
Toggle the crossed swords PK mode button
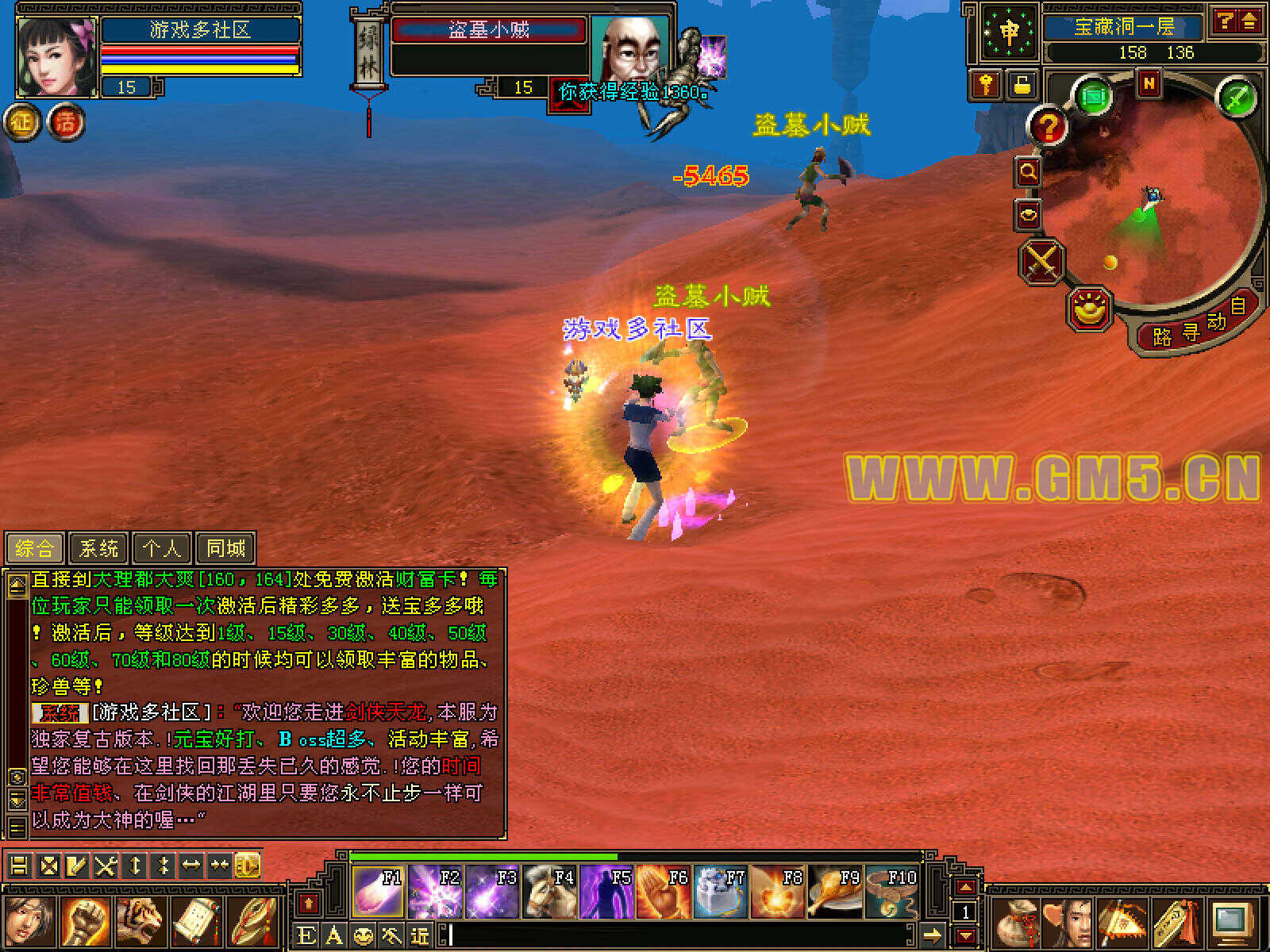click(x=1042, y=260)
